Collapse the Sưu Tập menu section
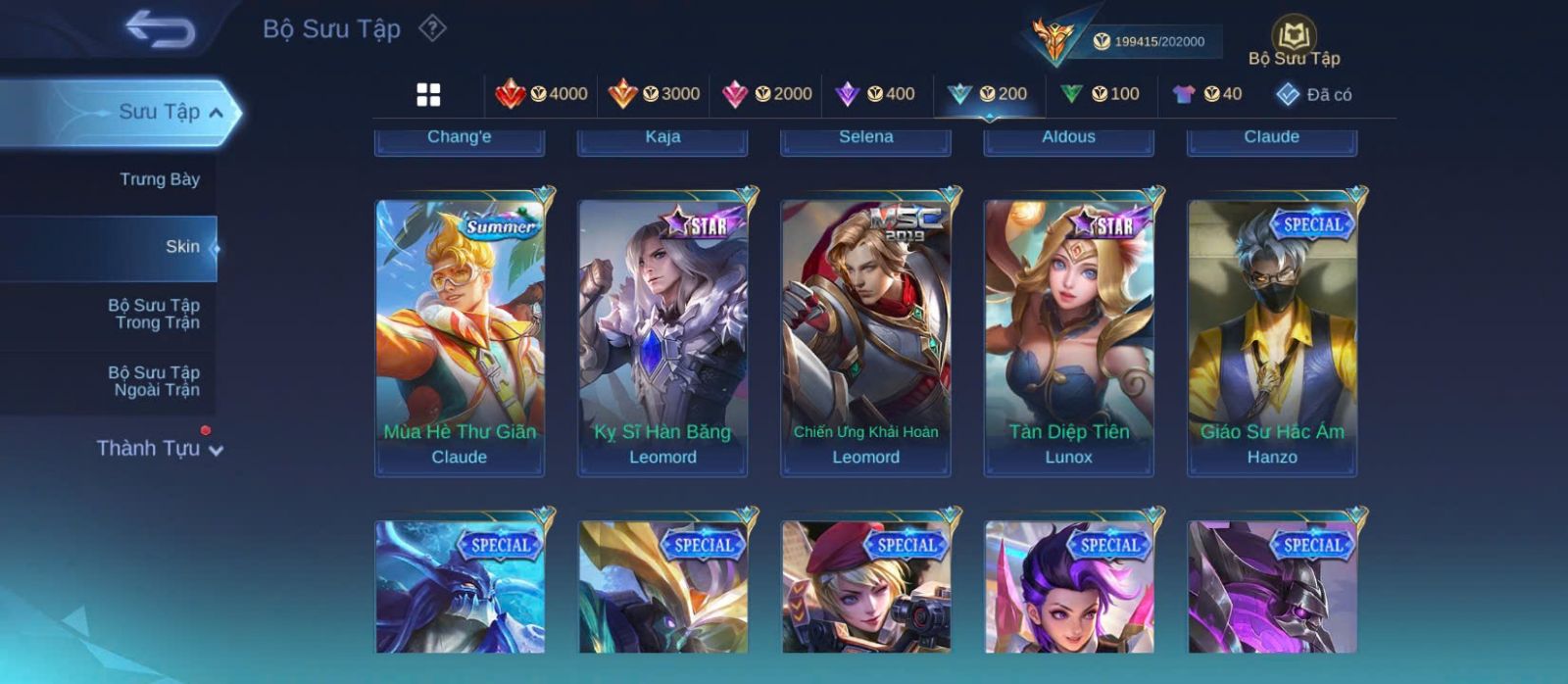The width and height of the screenshot is (1568, 684). pos(216,113)
